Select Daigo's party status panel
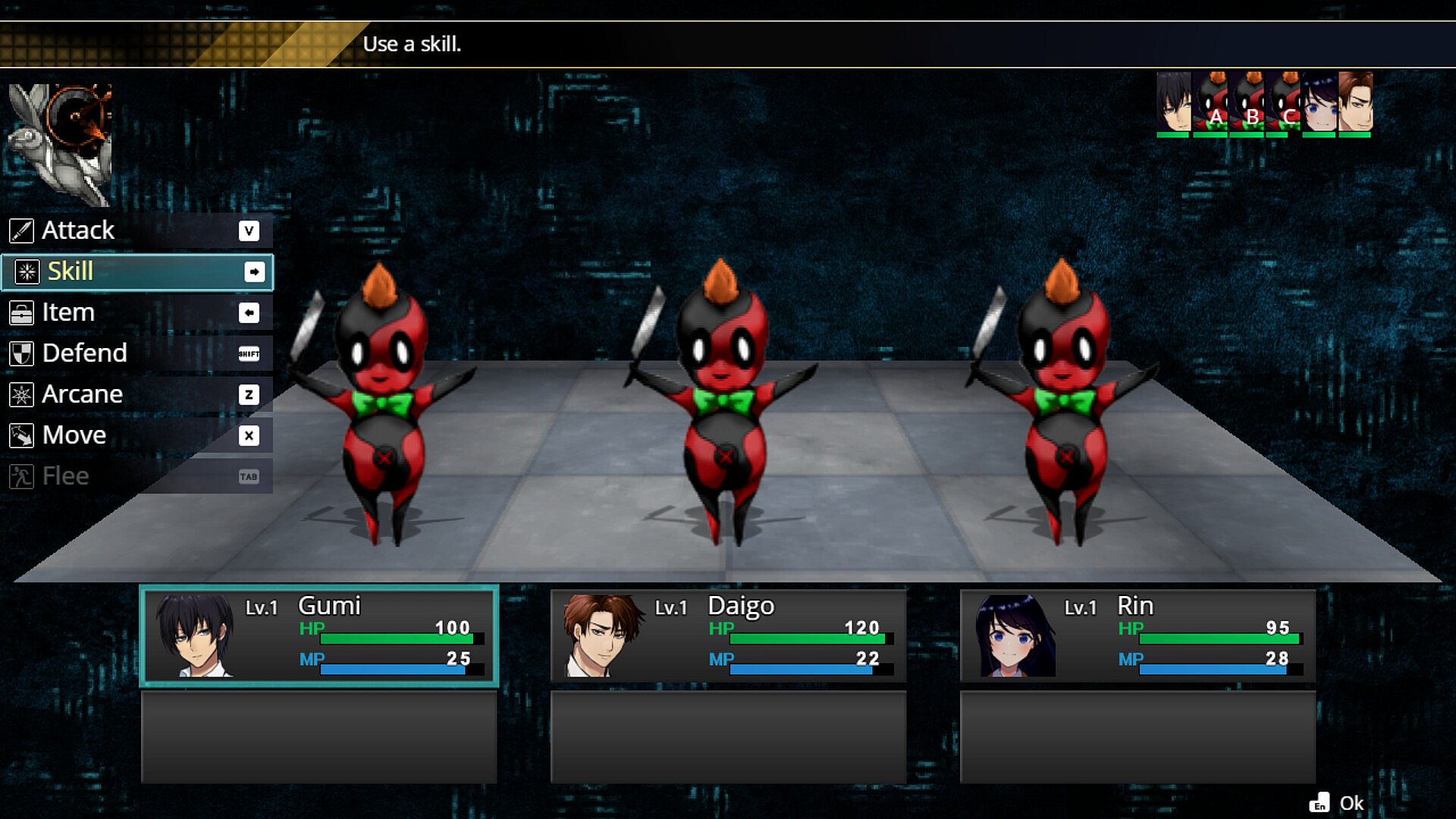 (x=728, y=635)
